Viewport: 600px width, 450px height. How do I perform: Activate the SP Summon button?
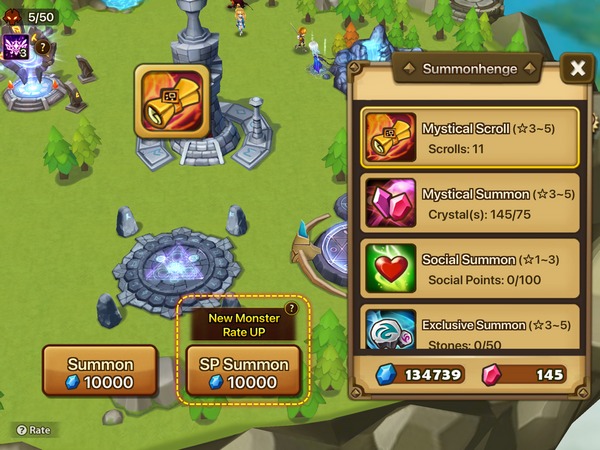(244, 372)
